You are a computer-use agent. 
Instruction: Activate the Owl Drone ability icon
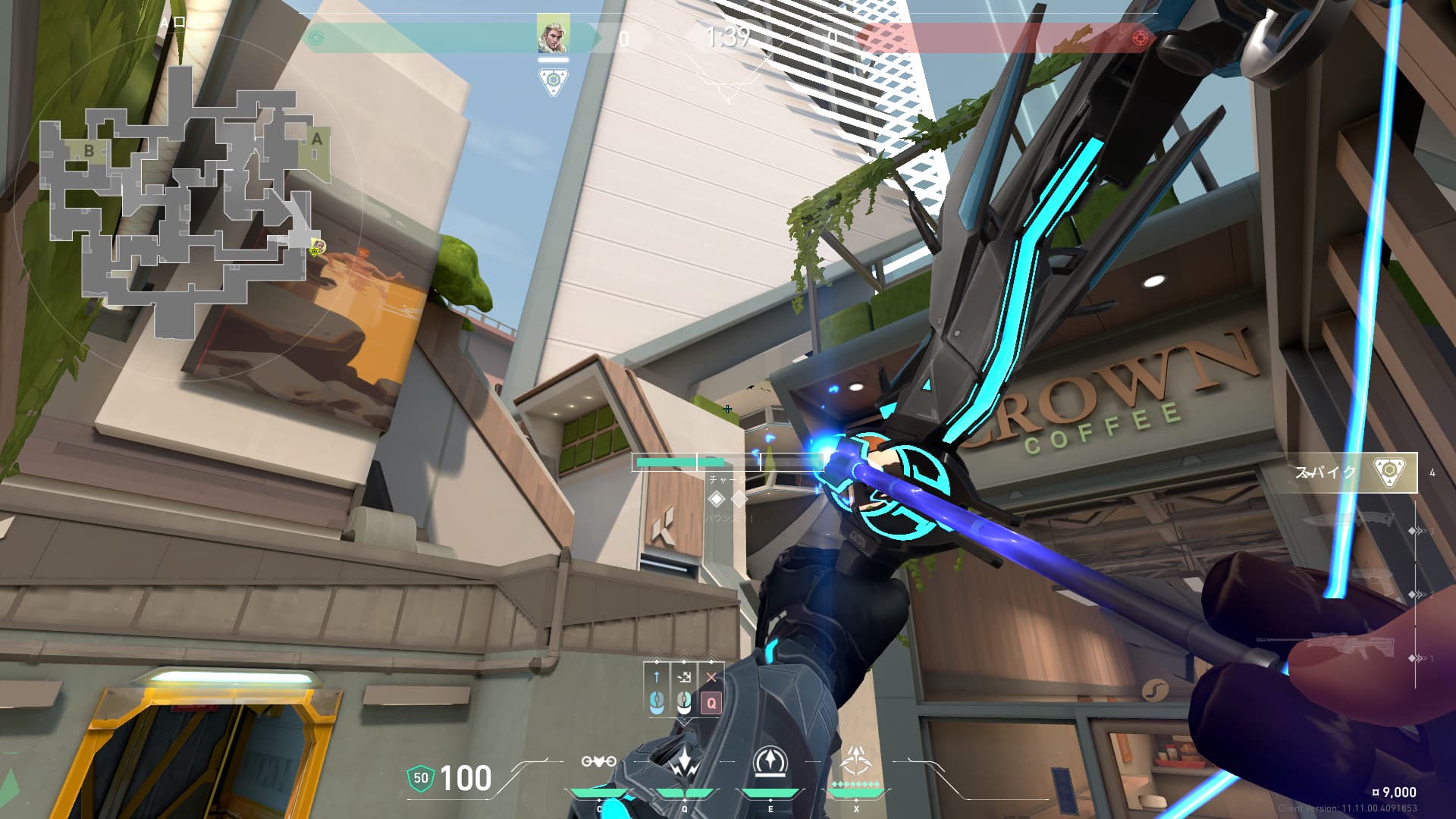(598, 761)
